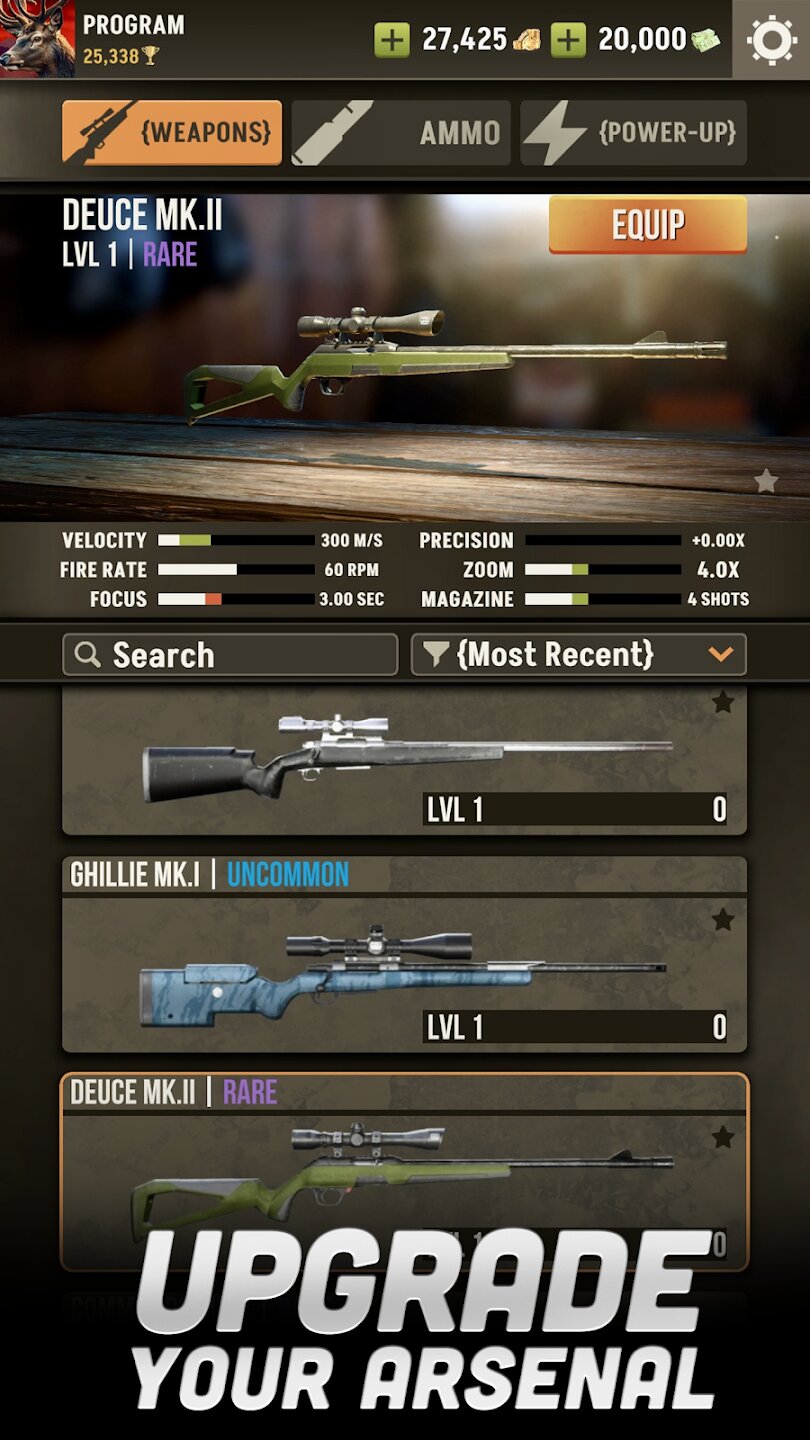The height and width of the screenshot is (1440, 810).
Task: Select the black-stock rifle card in the list
Action: (404, 760)
